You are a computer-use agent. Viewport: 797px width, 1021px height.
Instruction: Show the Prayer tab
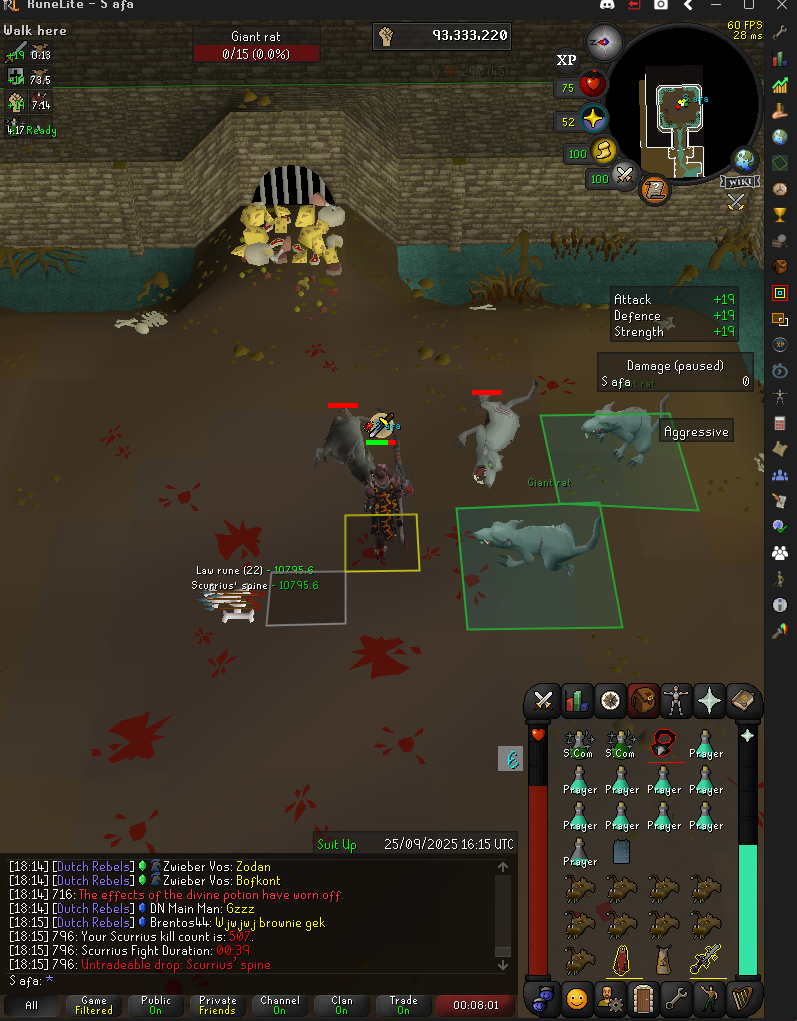click(711, 701)
